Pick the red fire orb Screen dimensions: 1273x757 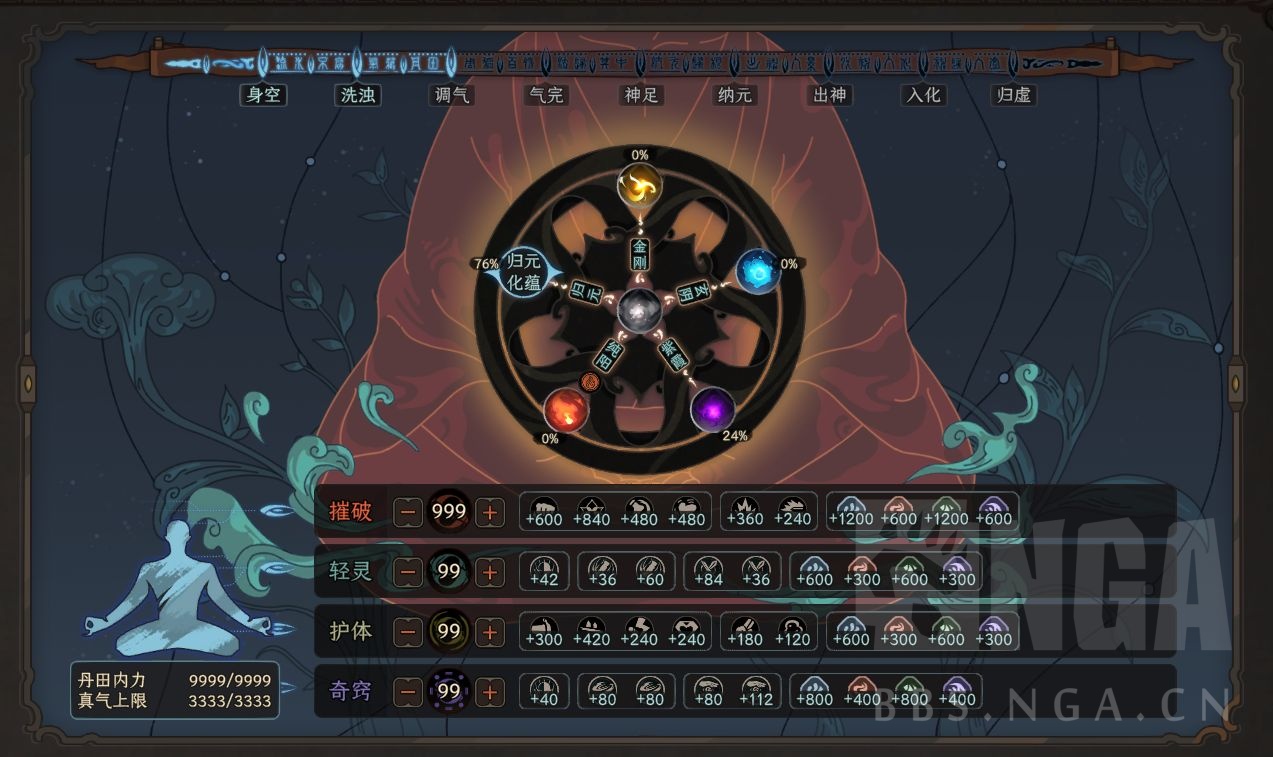tap(566, 410)
